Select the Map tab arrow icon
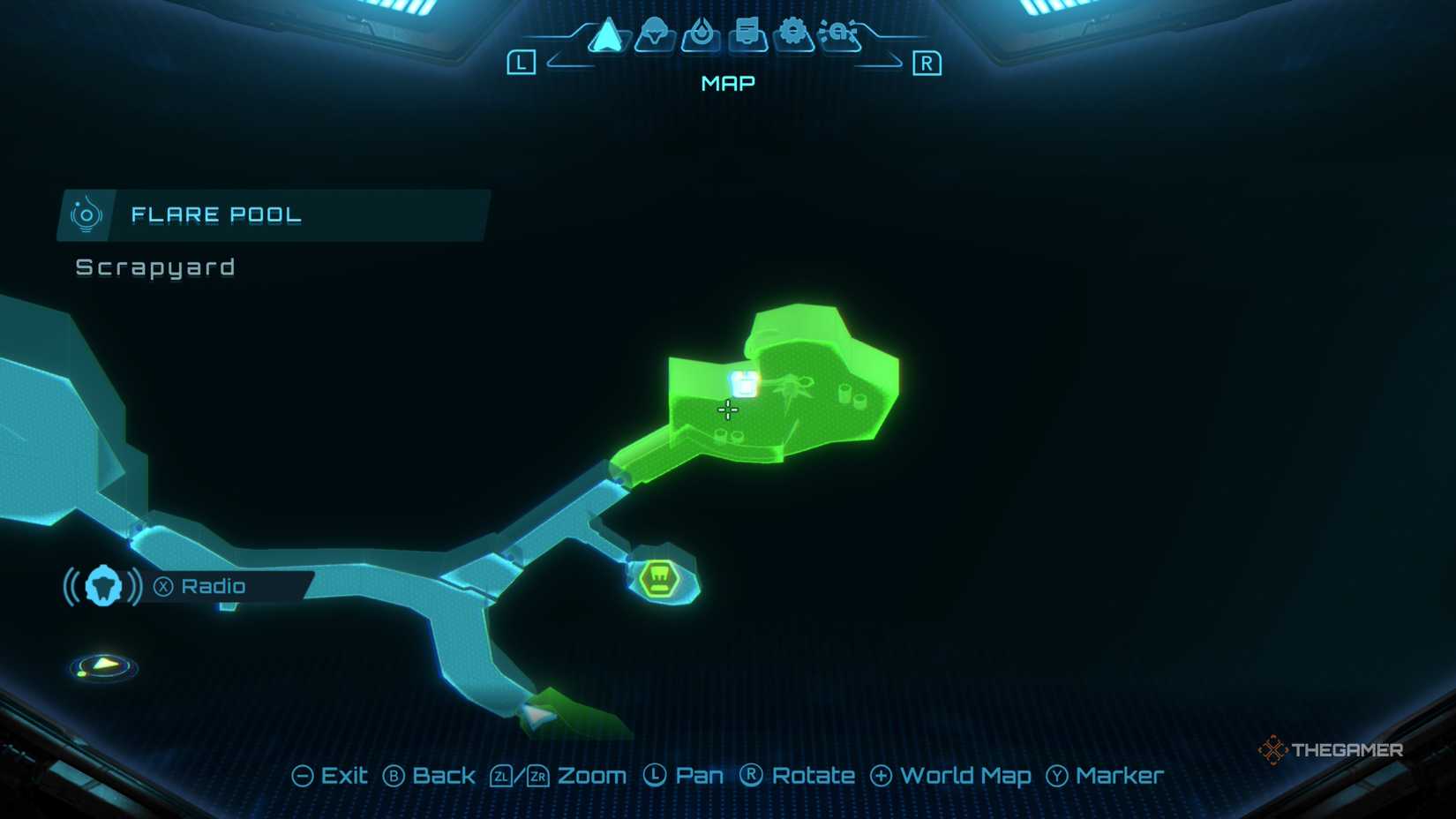Image resolution: width=1456 pixels, height=819 pixels. (x=607, y=35)
